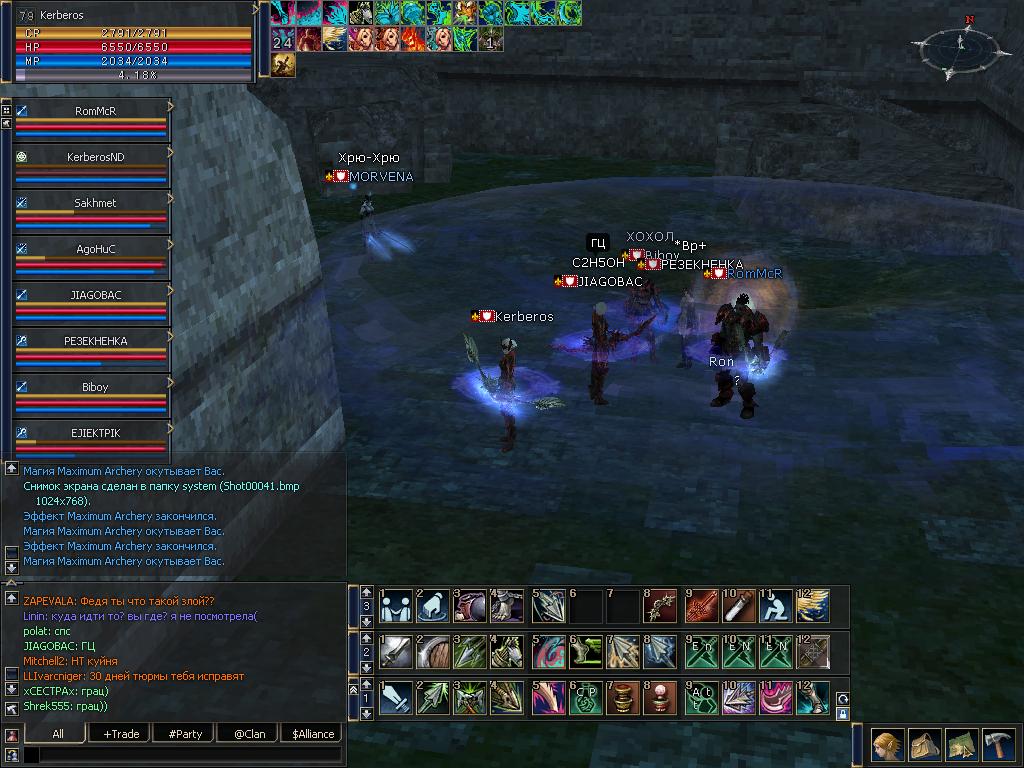This screenshot has height=768, width=1024.
Task: Use the sit/stand action slot
Action: pos(776,606)
